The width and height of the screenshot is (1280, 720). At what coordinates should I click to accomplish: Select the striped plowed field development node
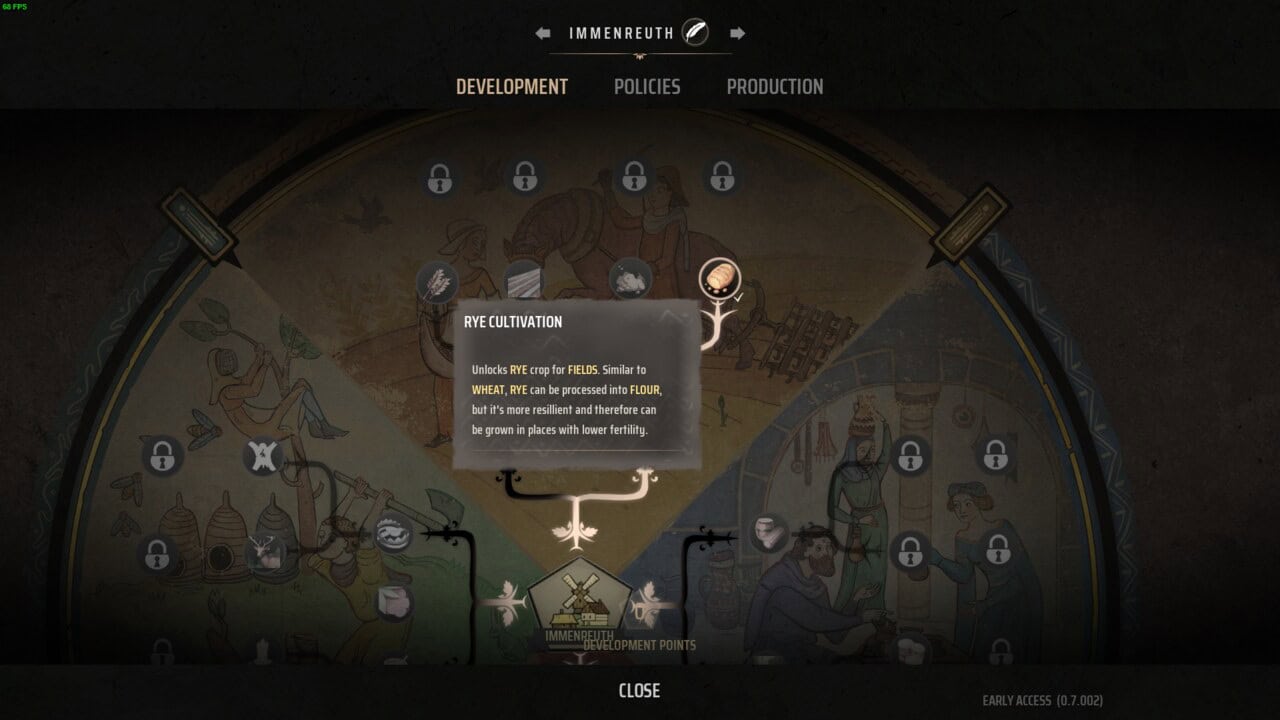pos(524,279)
